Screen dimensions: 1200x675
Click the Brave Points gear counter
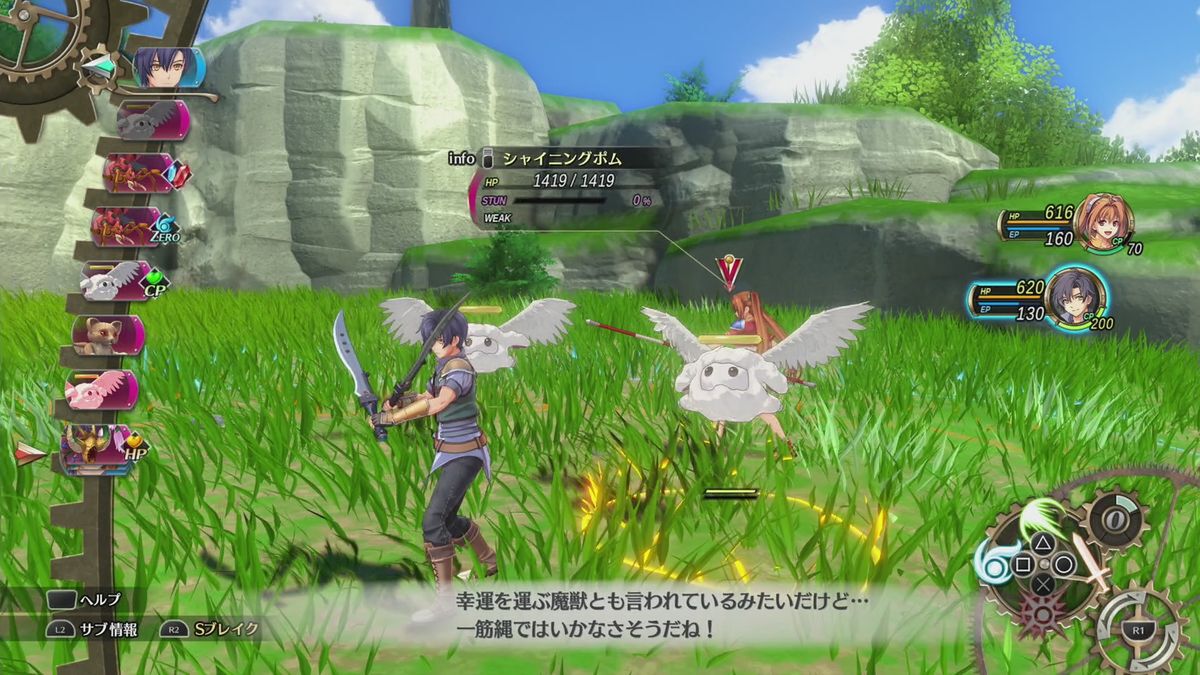coord(1113,522)
